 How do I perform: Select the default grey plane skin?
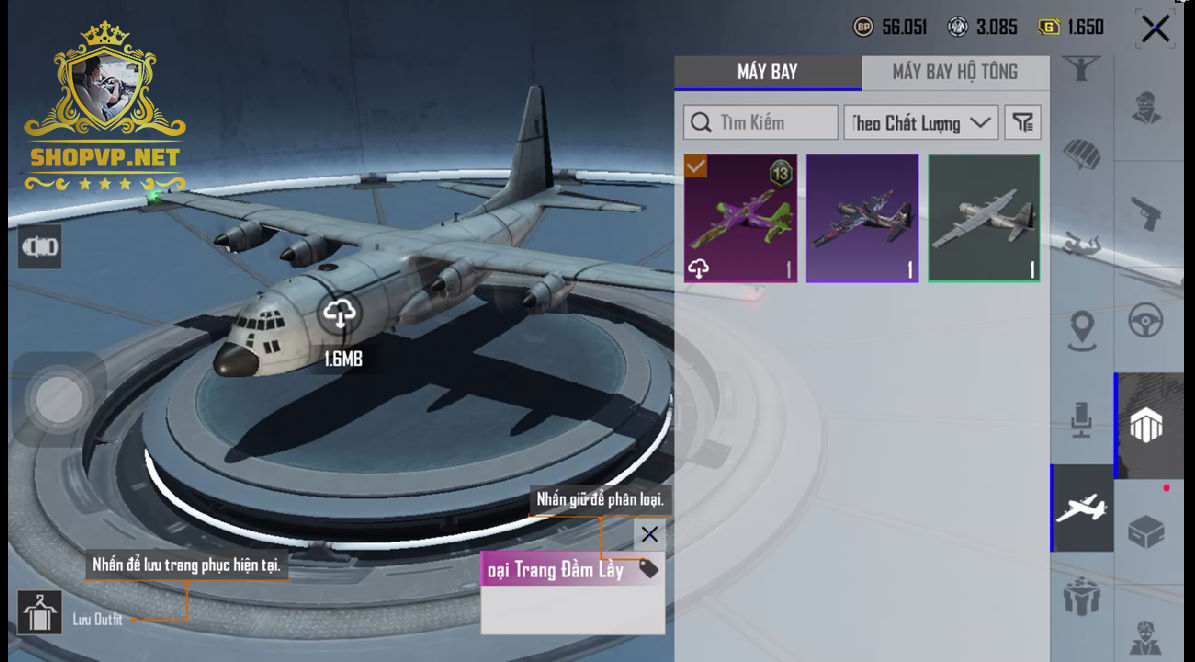(984, 218)
